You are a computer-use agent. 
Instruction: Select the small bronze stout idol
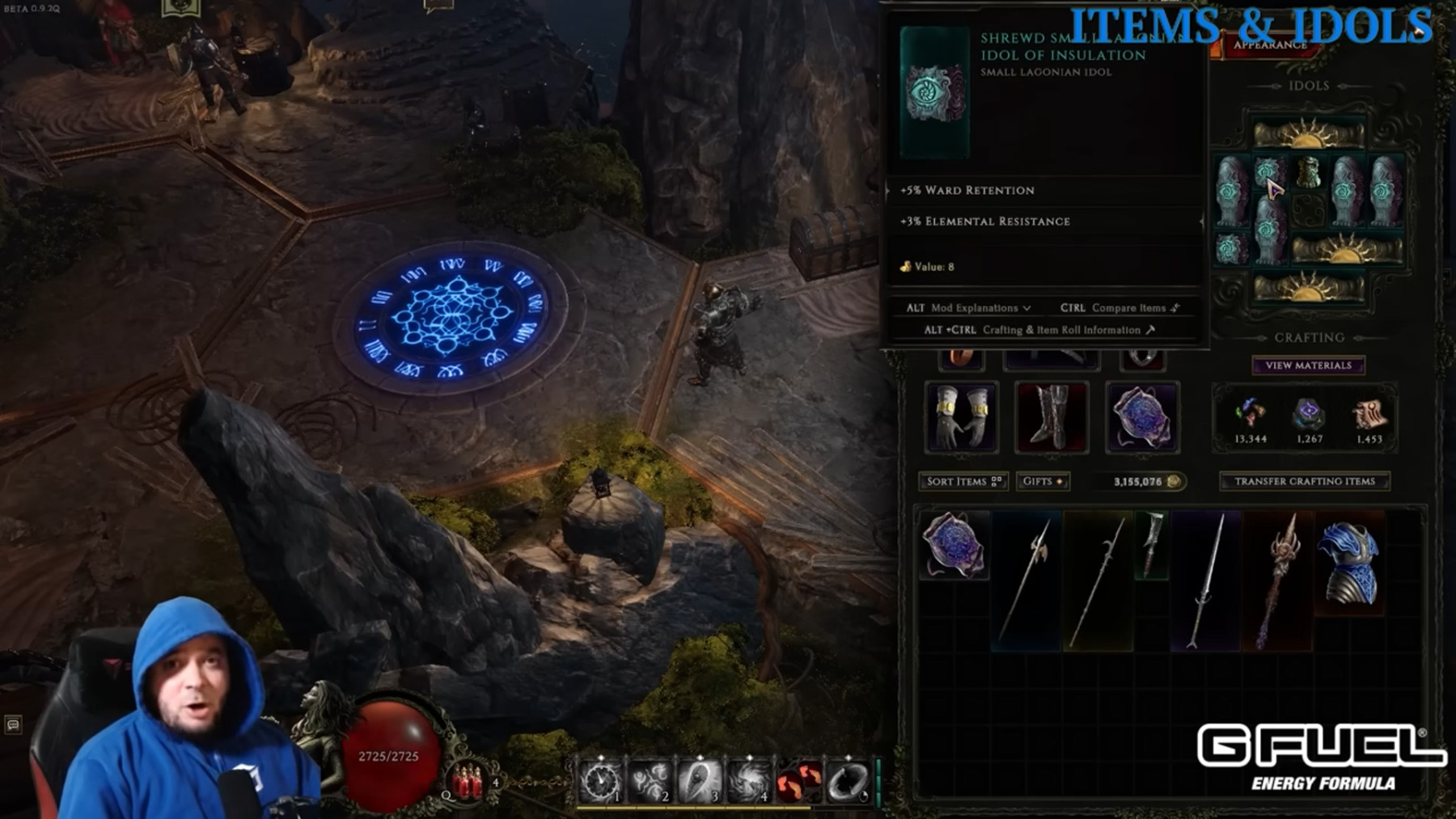pyautogui.click(x=1307, y=172)
